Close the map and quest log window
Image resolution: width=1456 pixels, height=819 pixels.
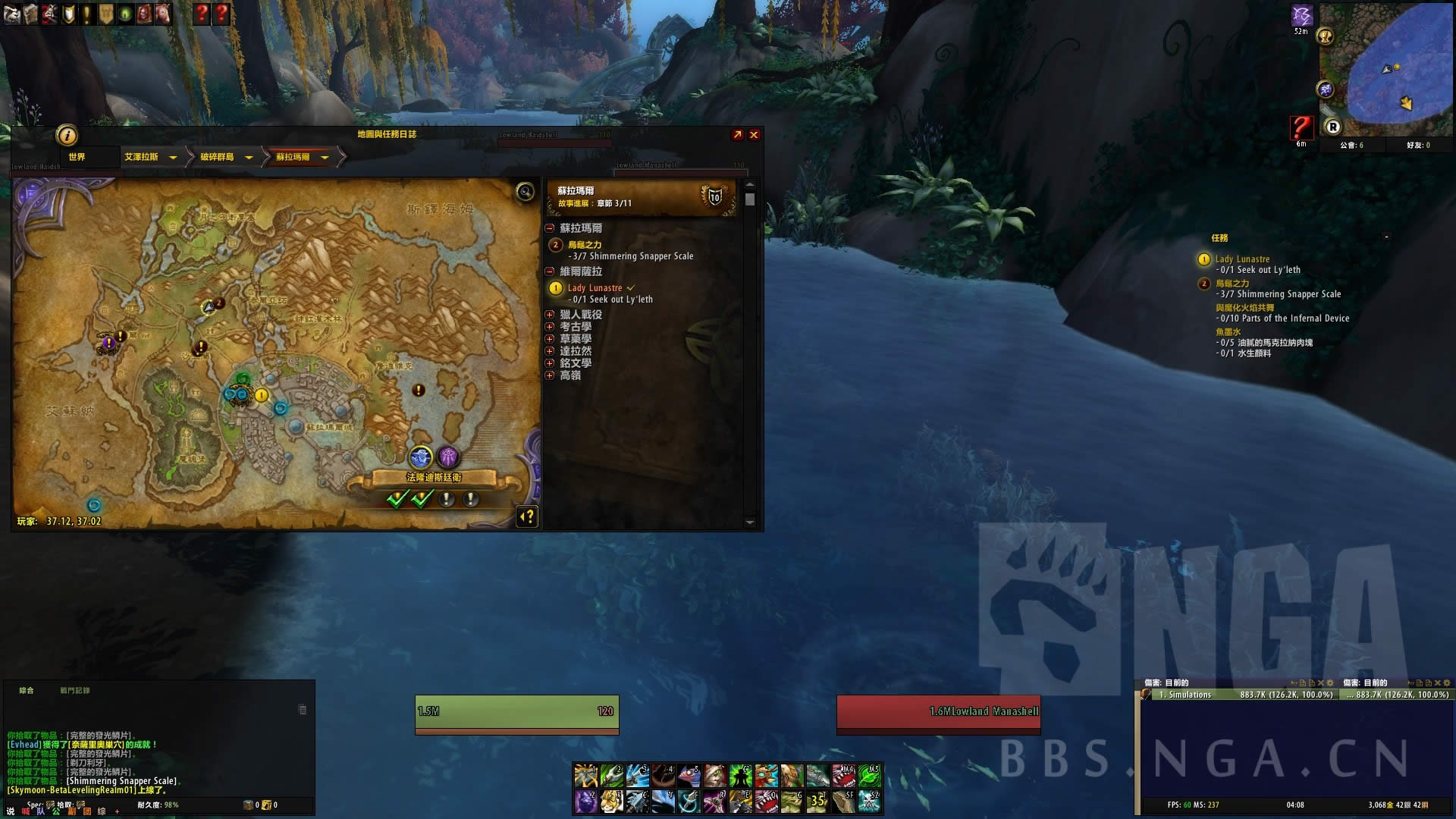click(x=754, y=135)
